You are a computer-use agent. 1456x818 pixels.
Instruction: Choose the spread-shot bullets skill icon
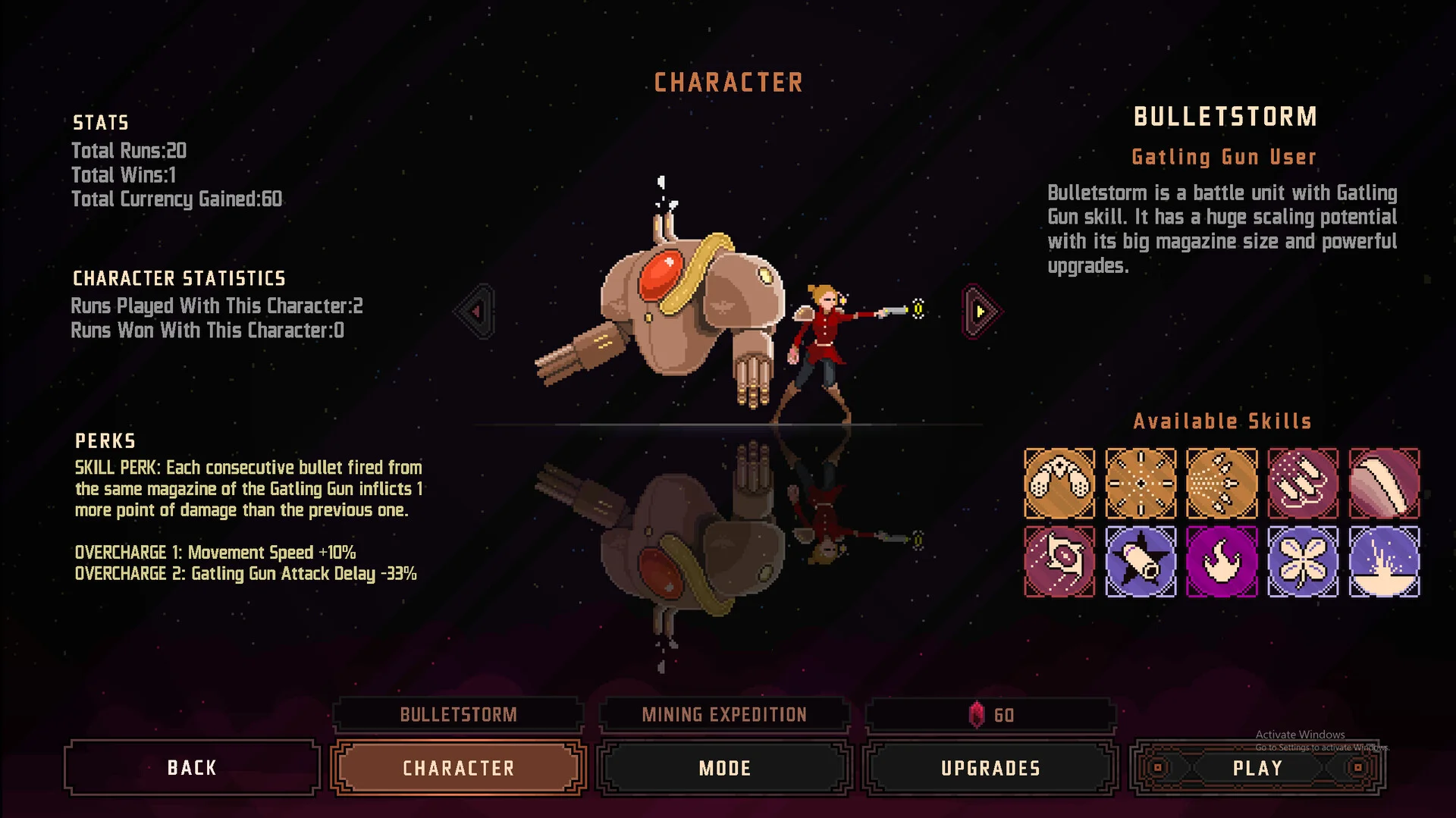1222,484
